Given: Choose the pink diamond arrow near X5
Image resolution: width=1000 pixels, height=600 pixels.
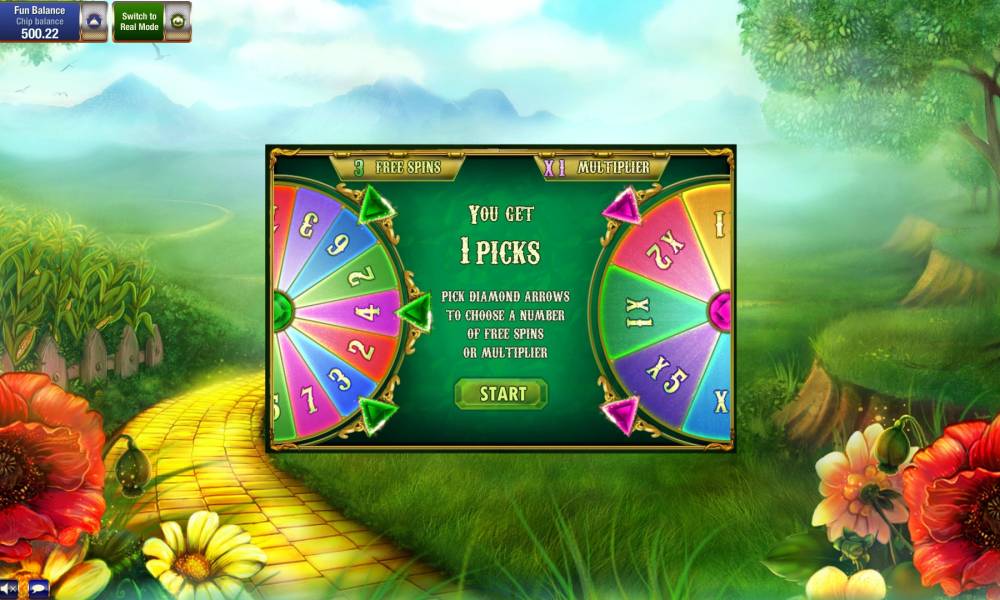Looking at the screenshot, I should [621, 413].
